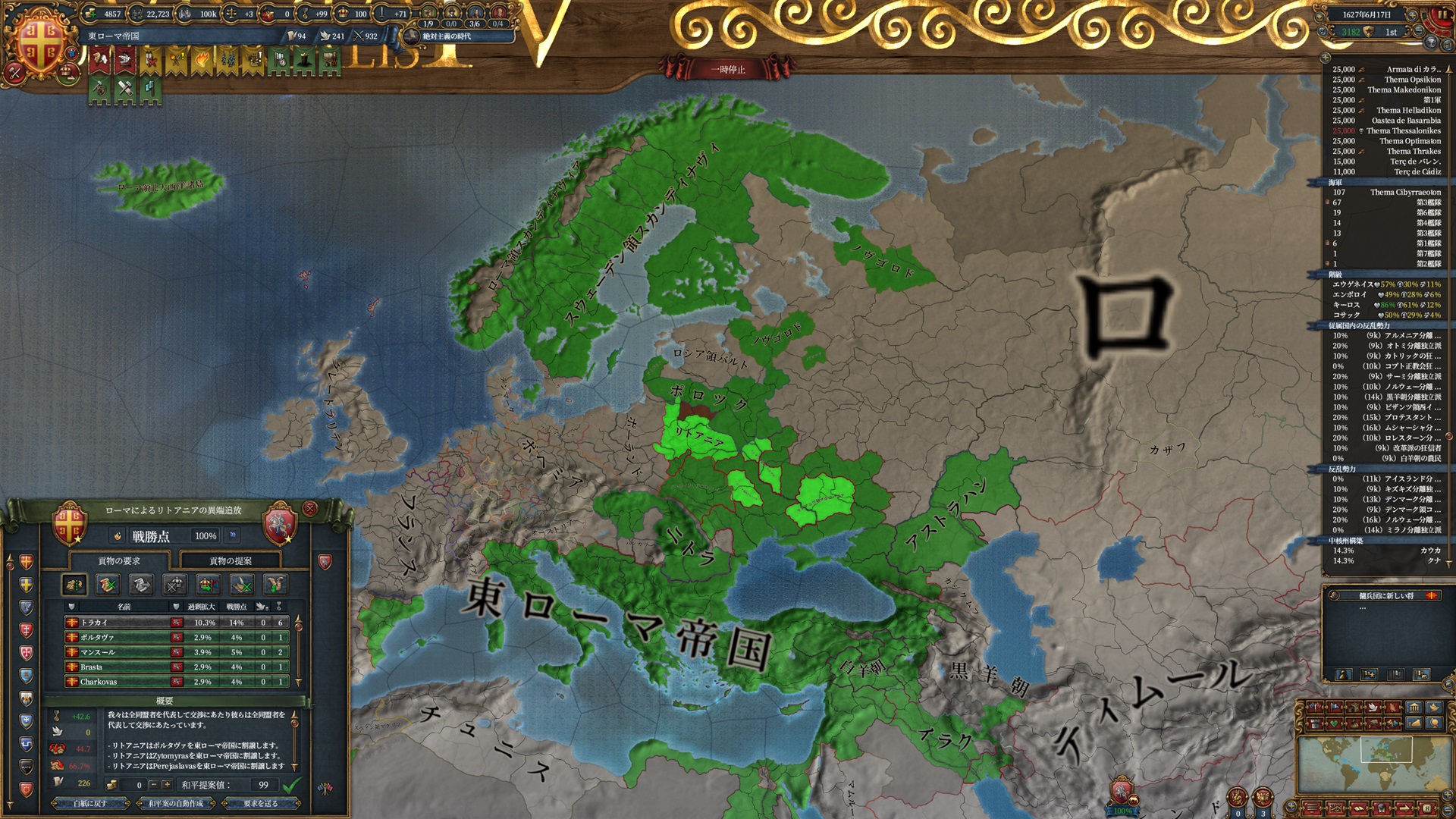Open the game menu icon on the minimap panel
Viewport: 1456px width, 819px height.
click(x=1313, y=808)
